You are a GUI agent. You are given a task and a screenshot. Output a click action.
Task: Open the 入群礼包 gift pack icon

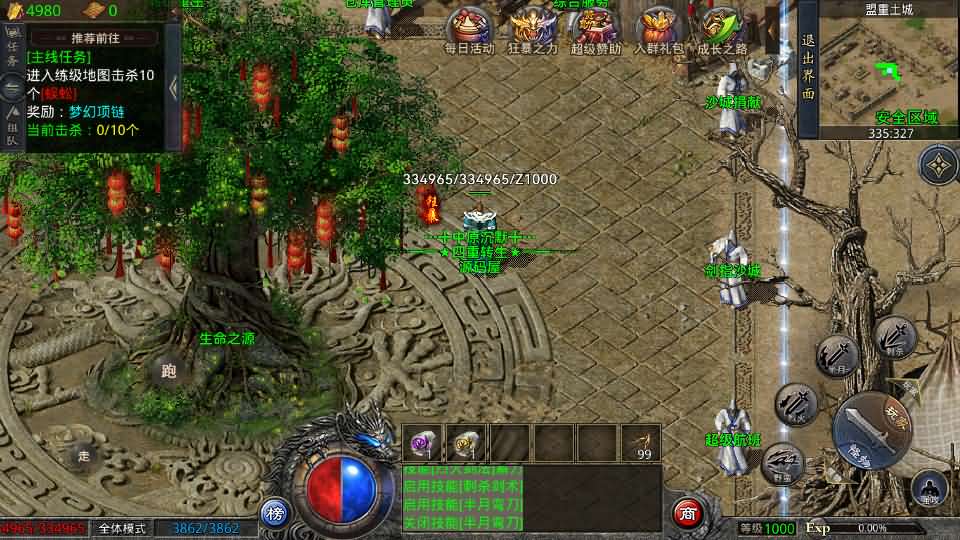point(659,28)
